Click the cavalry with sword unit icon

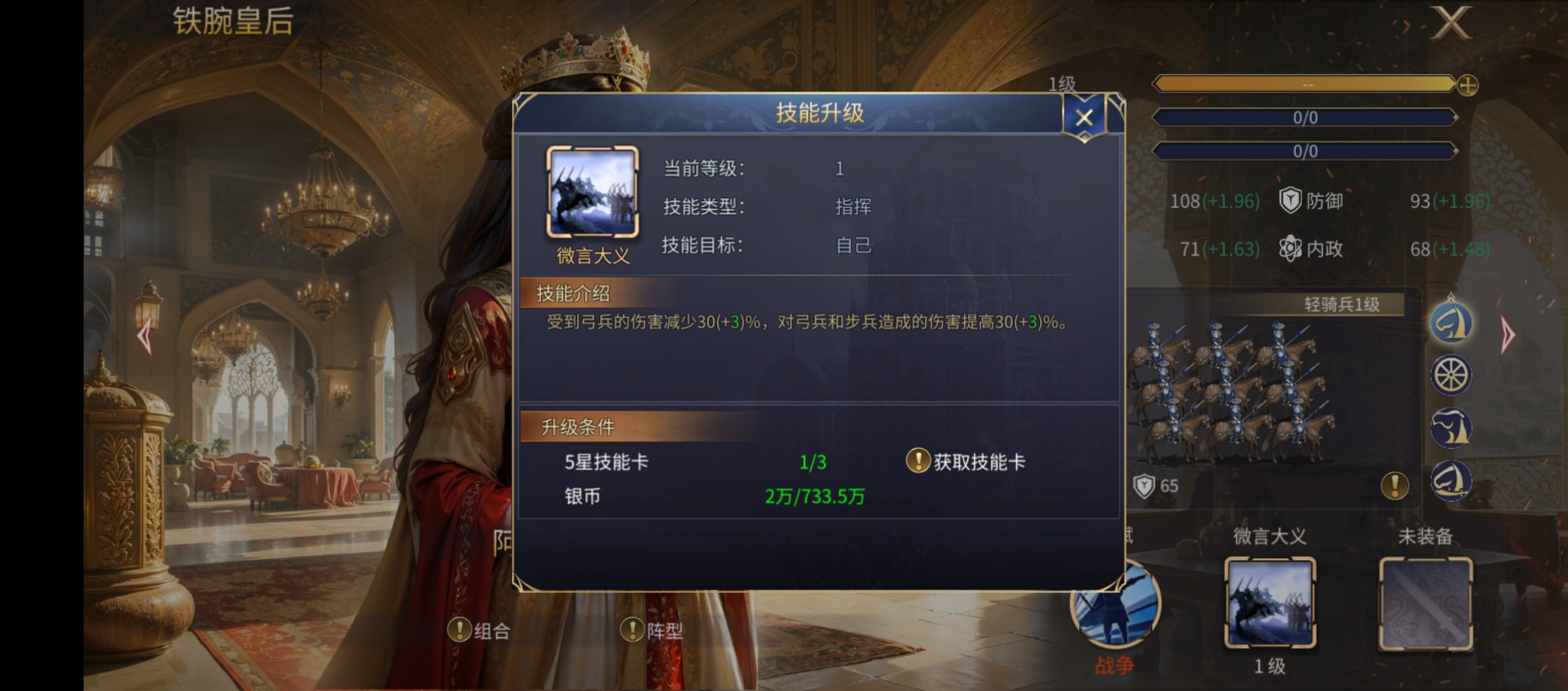(1451, 480)
